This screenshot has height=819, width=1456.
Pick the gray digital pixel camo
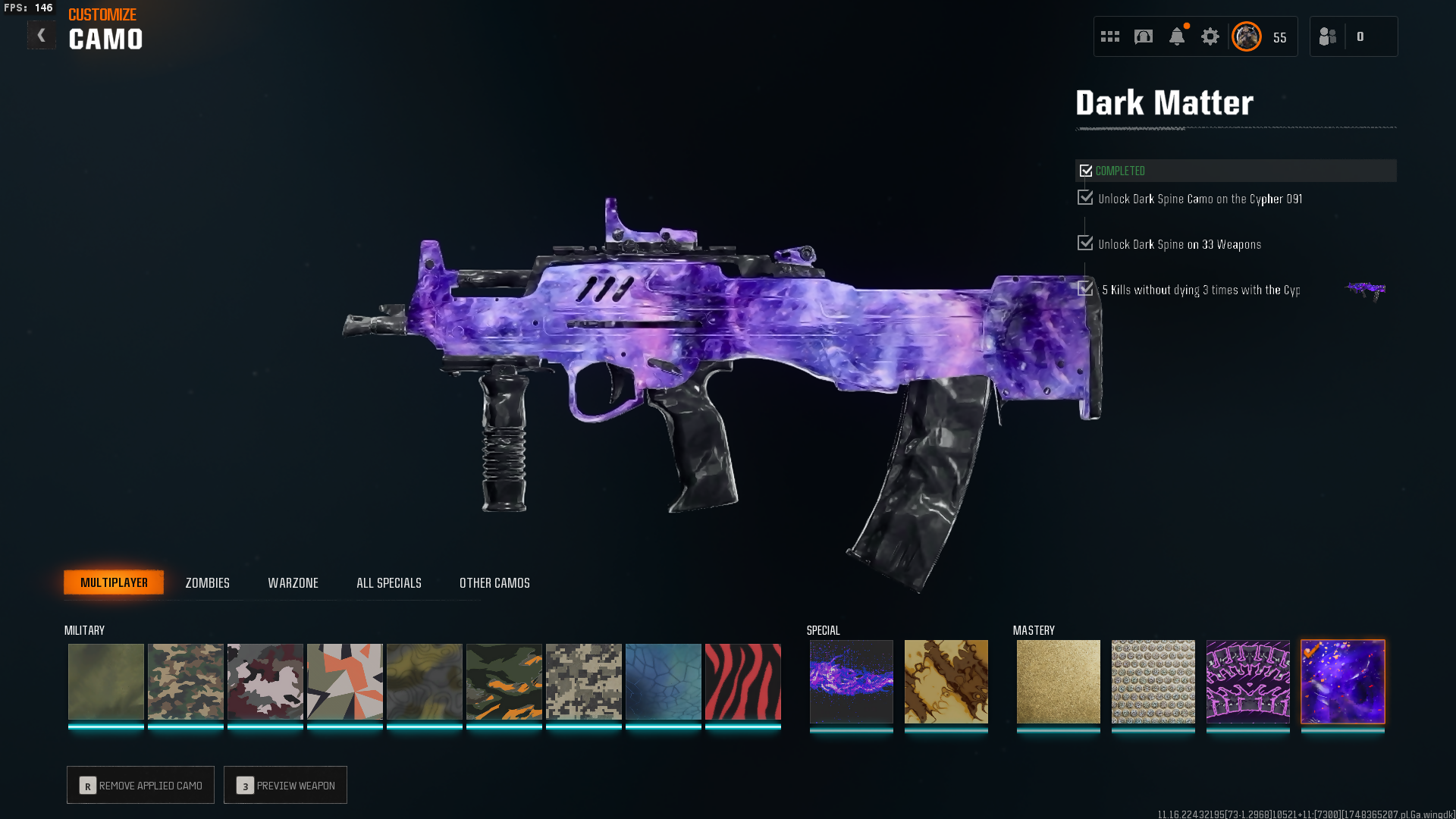(x=583, y=682)
